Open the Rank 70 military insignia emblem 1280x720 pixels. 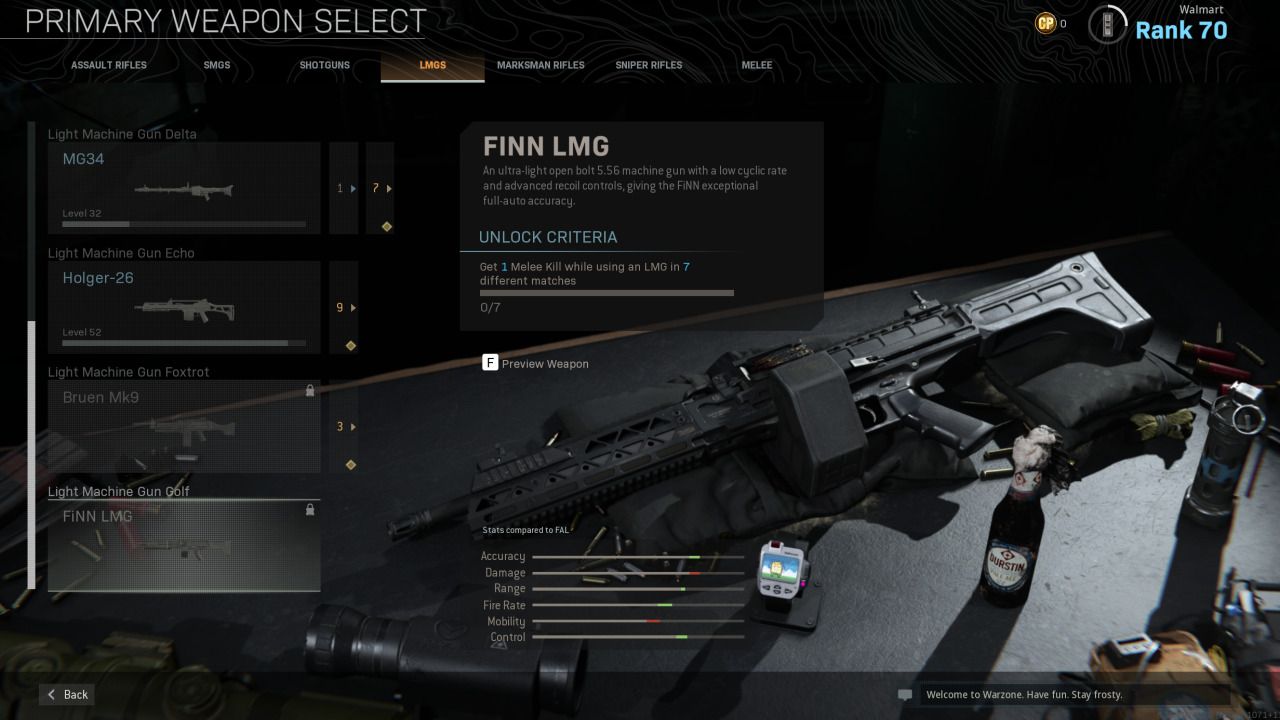[1109, 22]
